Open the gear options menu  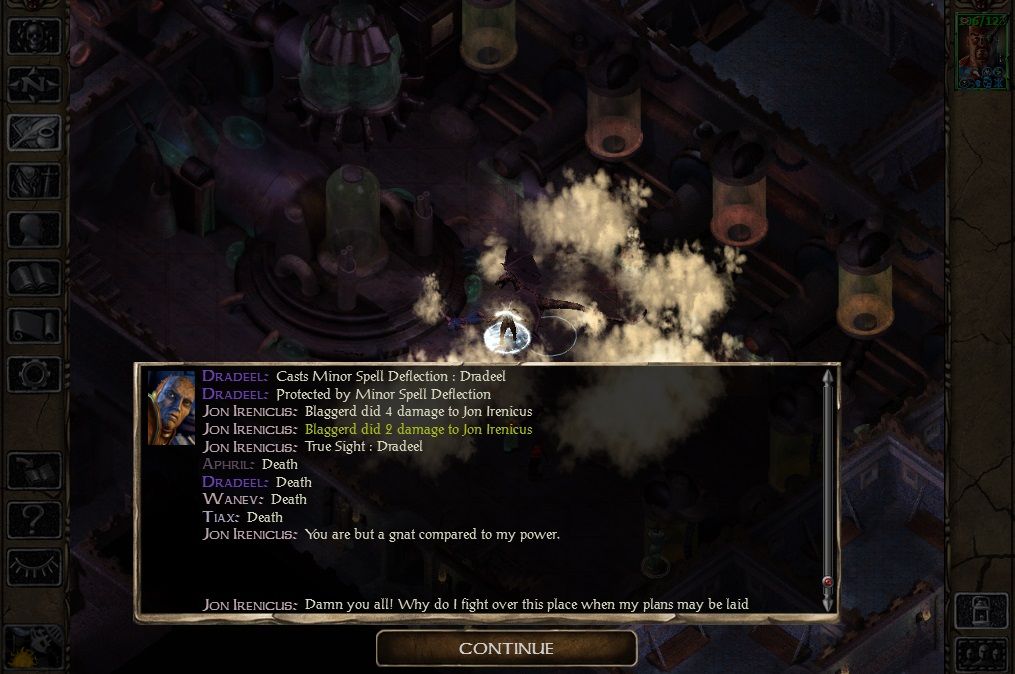tap(34, 374)
